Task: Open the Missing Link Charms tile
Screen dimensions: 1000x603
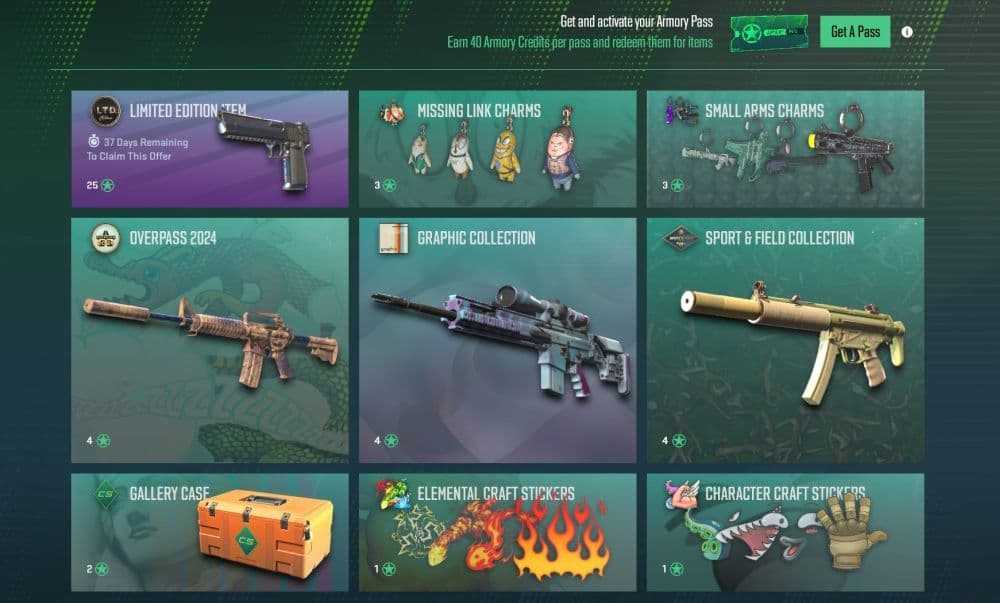Action: tap(497, 149)
